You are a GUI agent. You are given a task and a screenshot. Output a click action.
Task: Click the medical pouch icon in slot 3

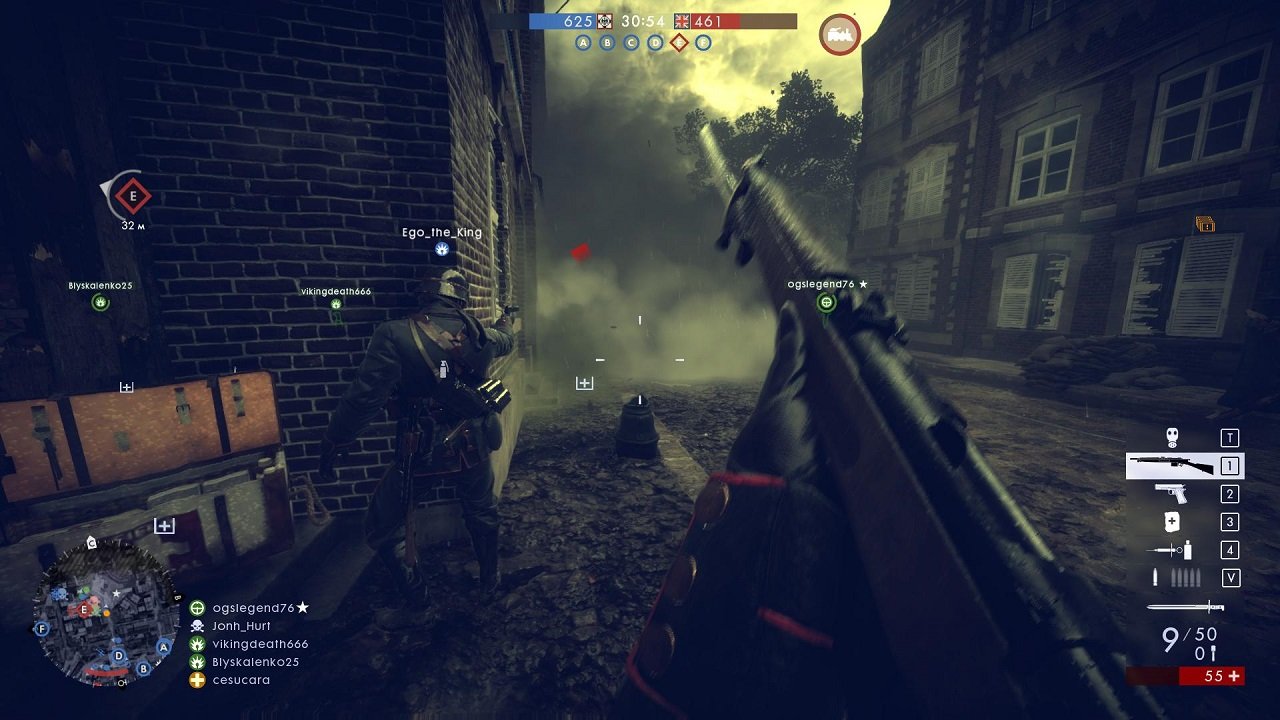click(1172, 520)
